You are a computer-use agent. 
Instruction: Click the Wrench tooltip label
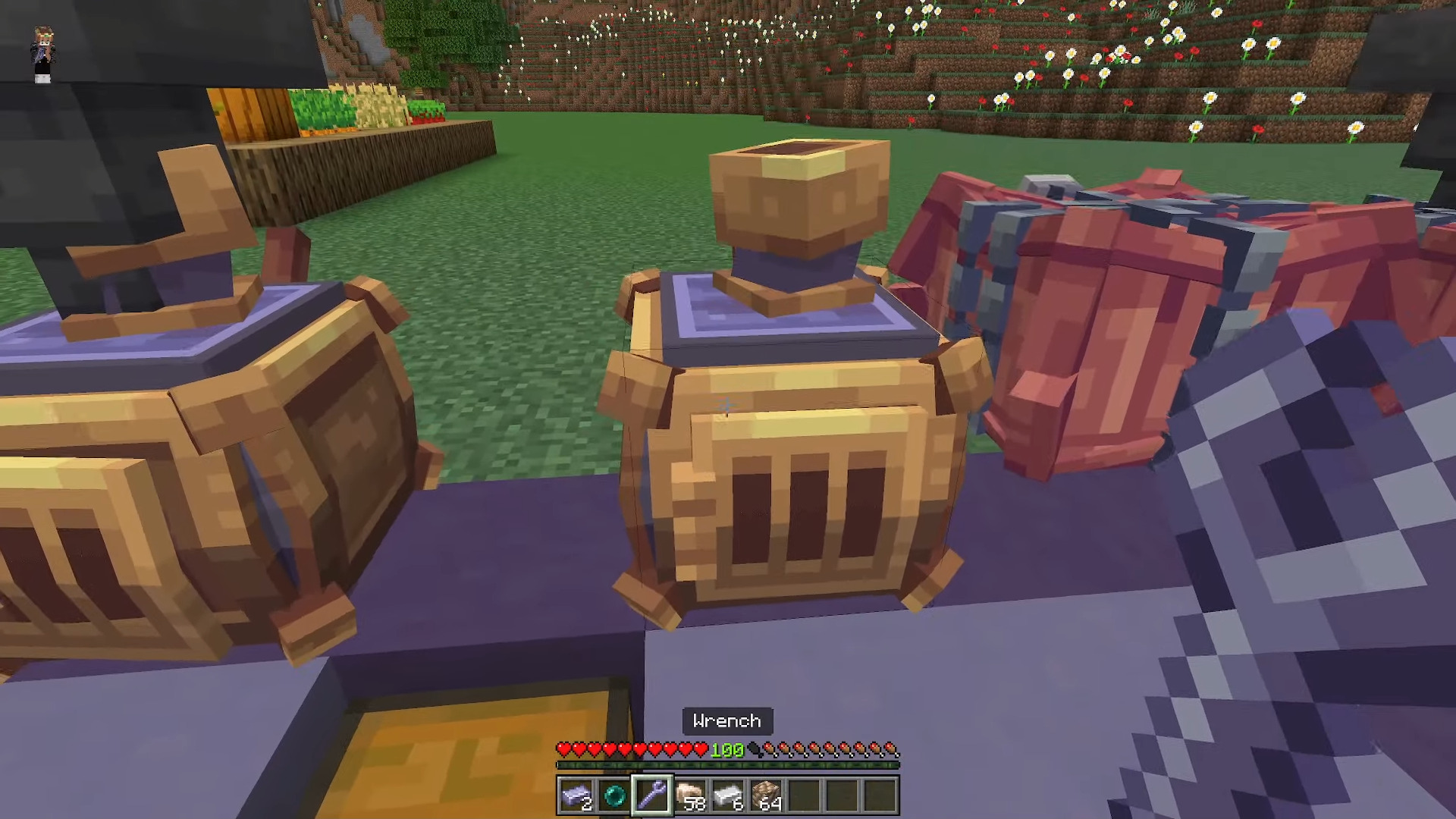click(726, 721)
